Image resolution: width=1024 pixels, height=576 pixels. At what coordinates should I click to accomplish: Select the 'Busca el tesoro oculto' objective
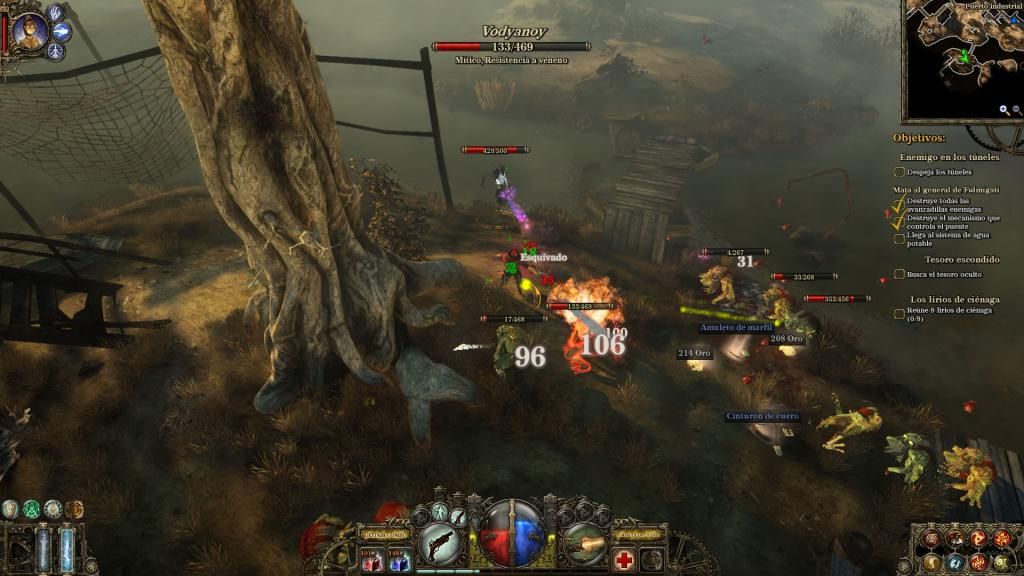click(x=899, y=273)
